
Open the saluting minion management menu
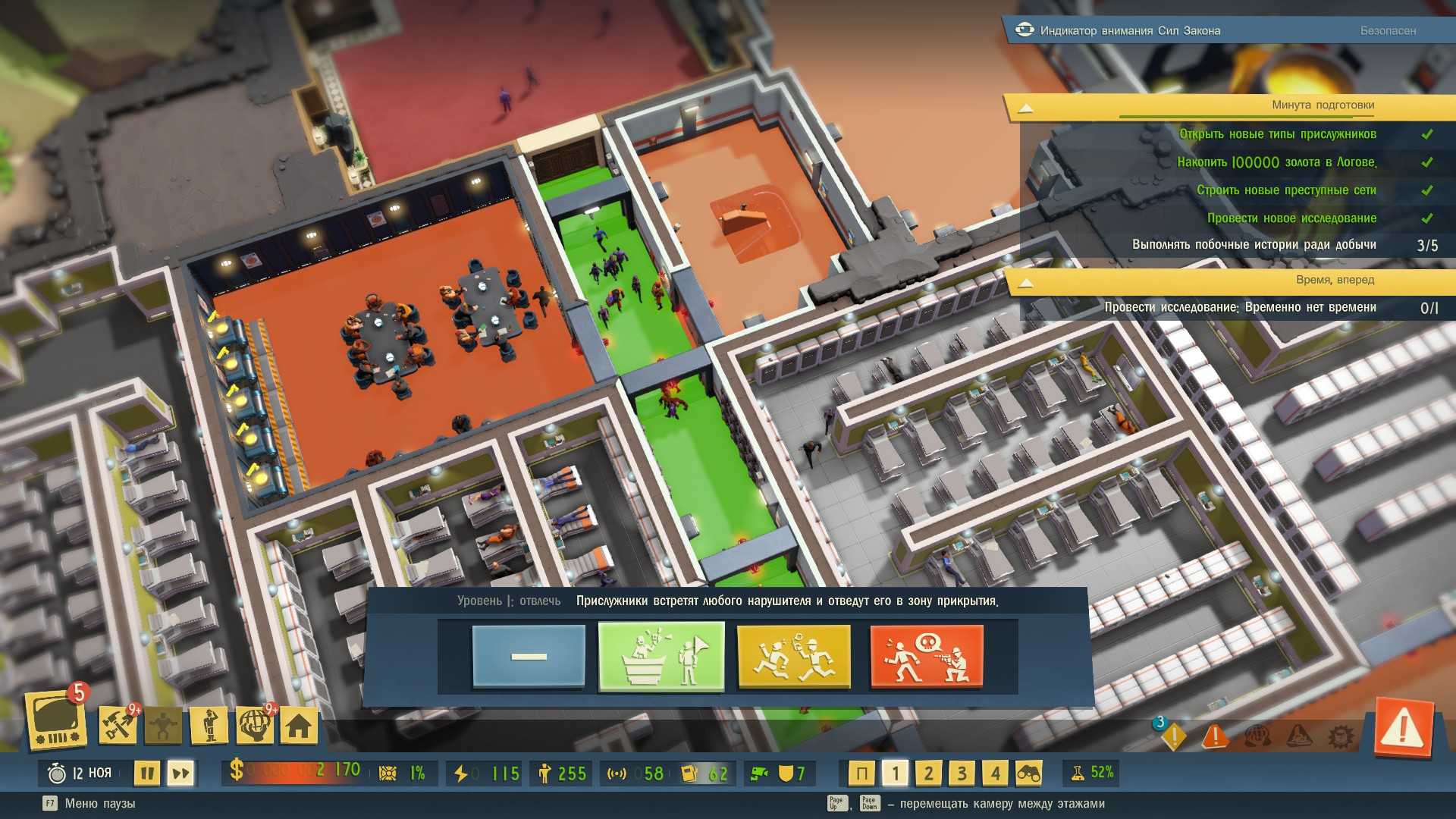point(209,726)
